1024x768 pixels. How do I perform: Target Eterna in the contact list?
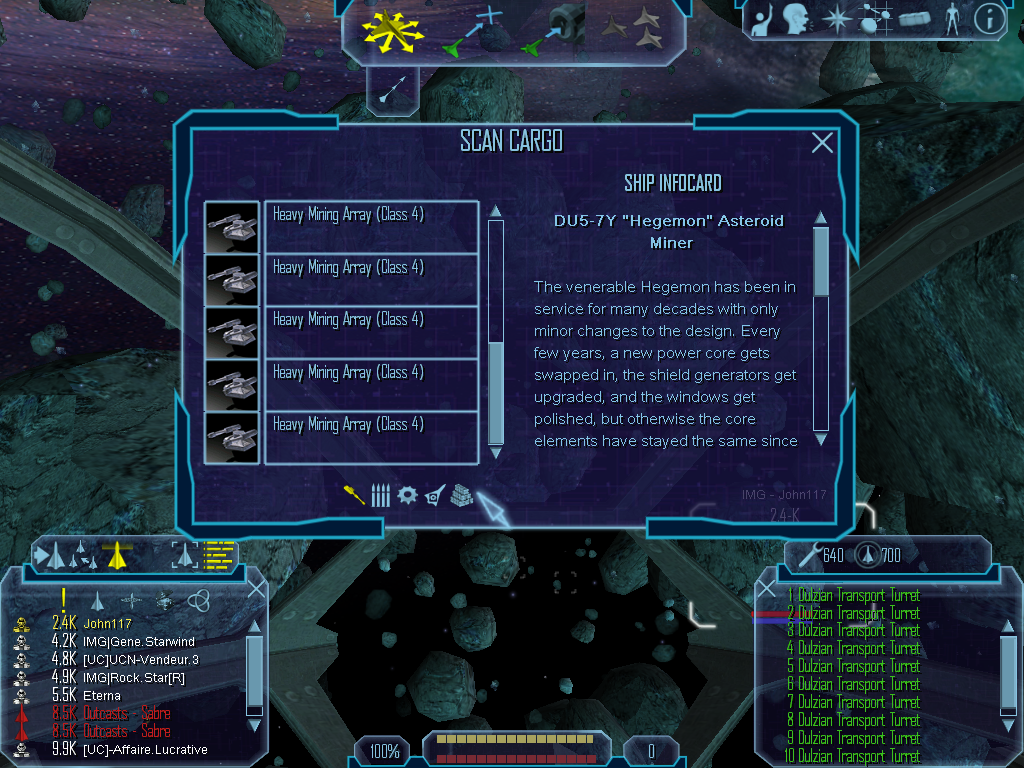point(100,695)
